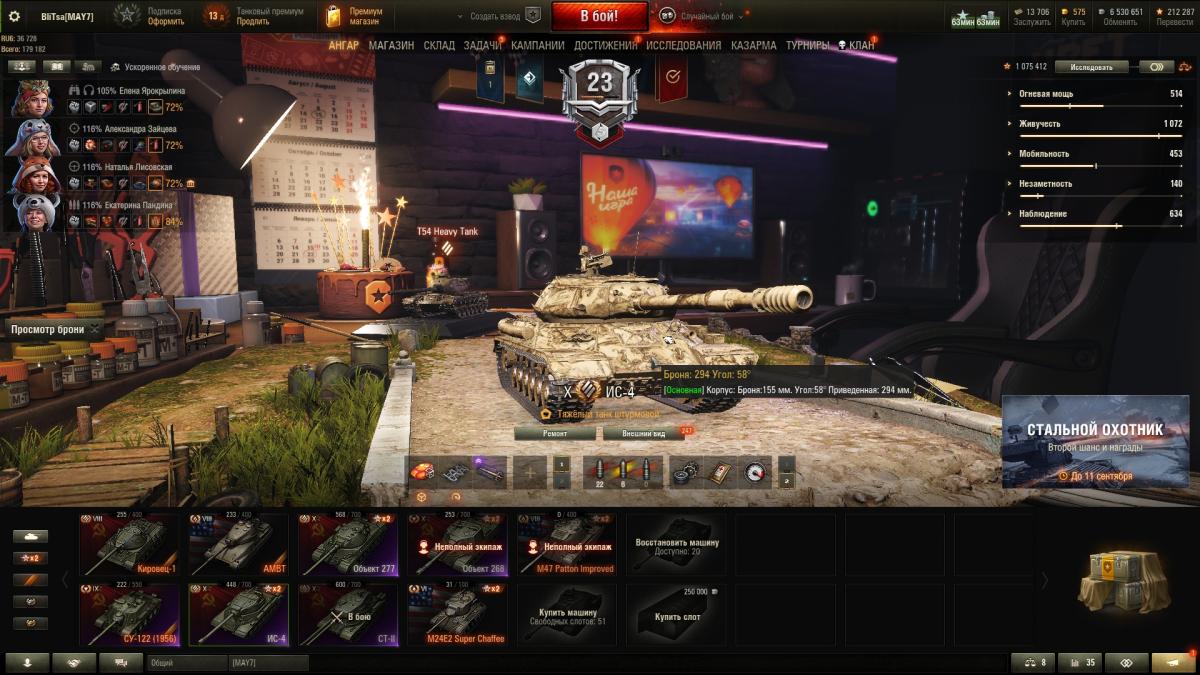
Task: Show the ДОСТИЖЕНИЯ tab
Action: coord(603,46)
